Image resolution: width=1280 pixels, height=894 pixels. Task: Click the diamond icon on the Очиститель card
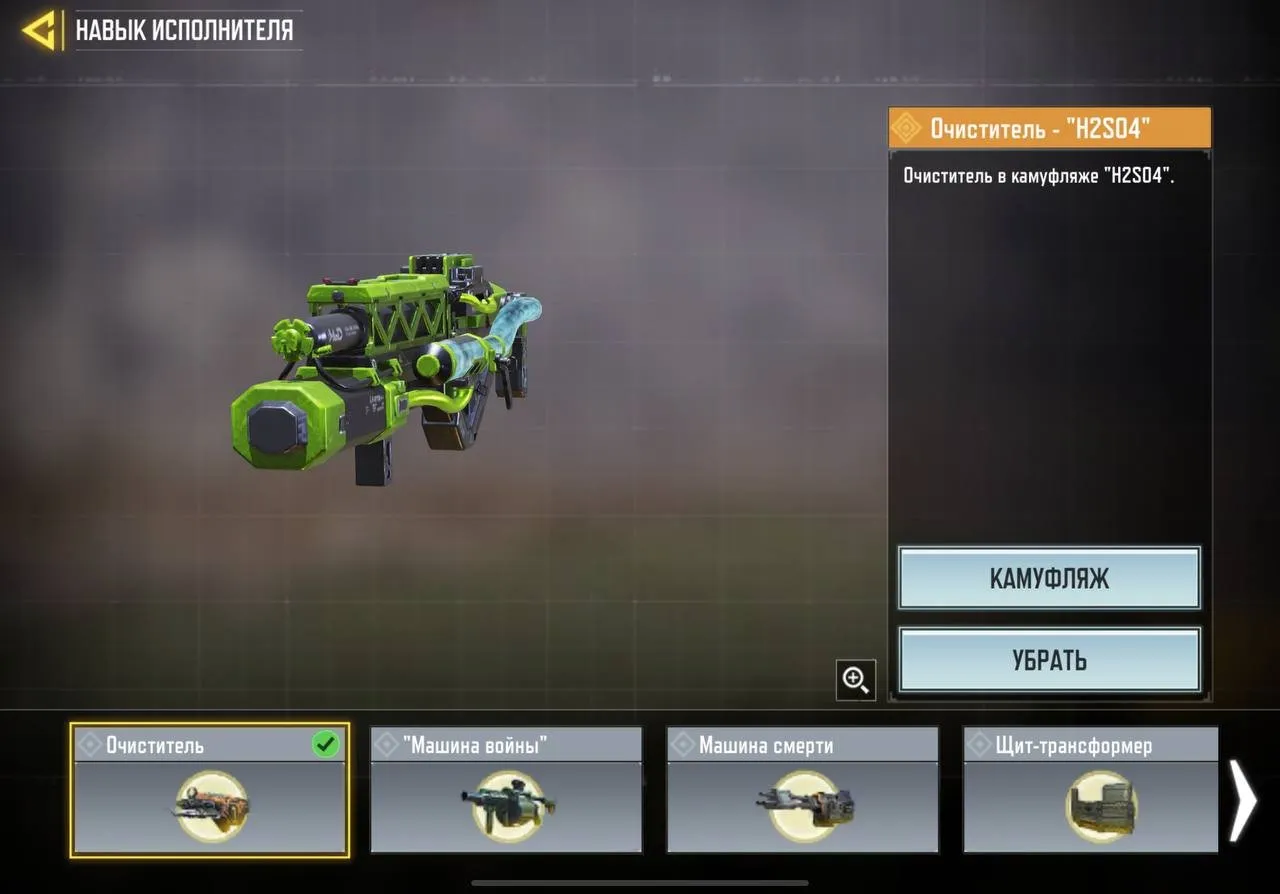90,744
